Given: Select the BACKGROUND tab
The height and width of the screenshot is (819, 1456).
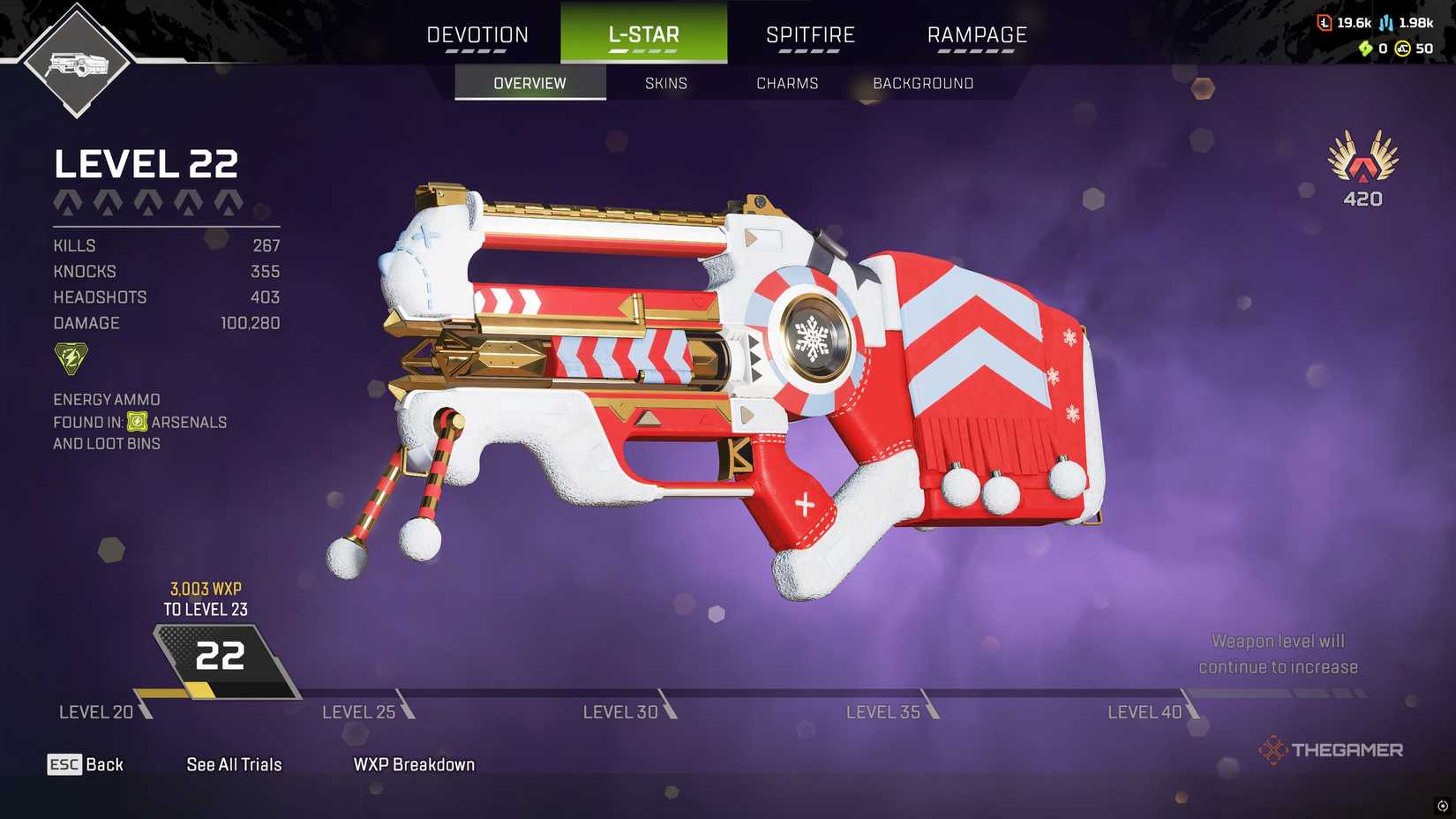Looking at the screenshot, I should coord(923,82).
